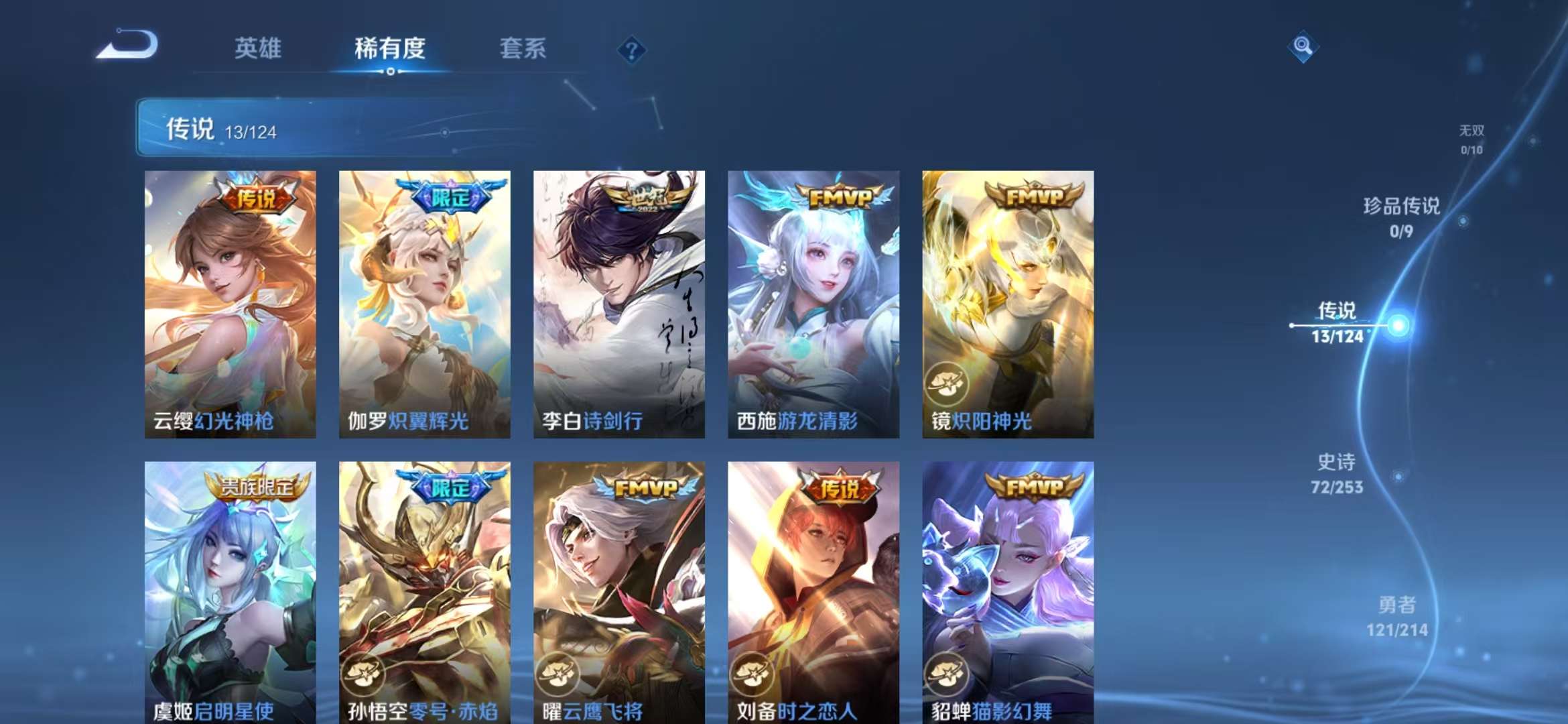Tap the star-element badge on 镜炽阳神光 card
Viewport: 1568px width, 724px height.
point(945,382)
